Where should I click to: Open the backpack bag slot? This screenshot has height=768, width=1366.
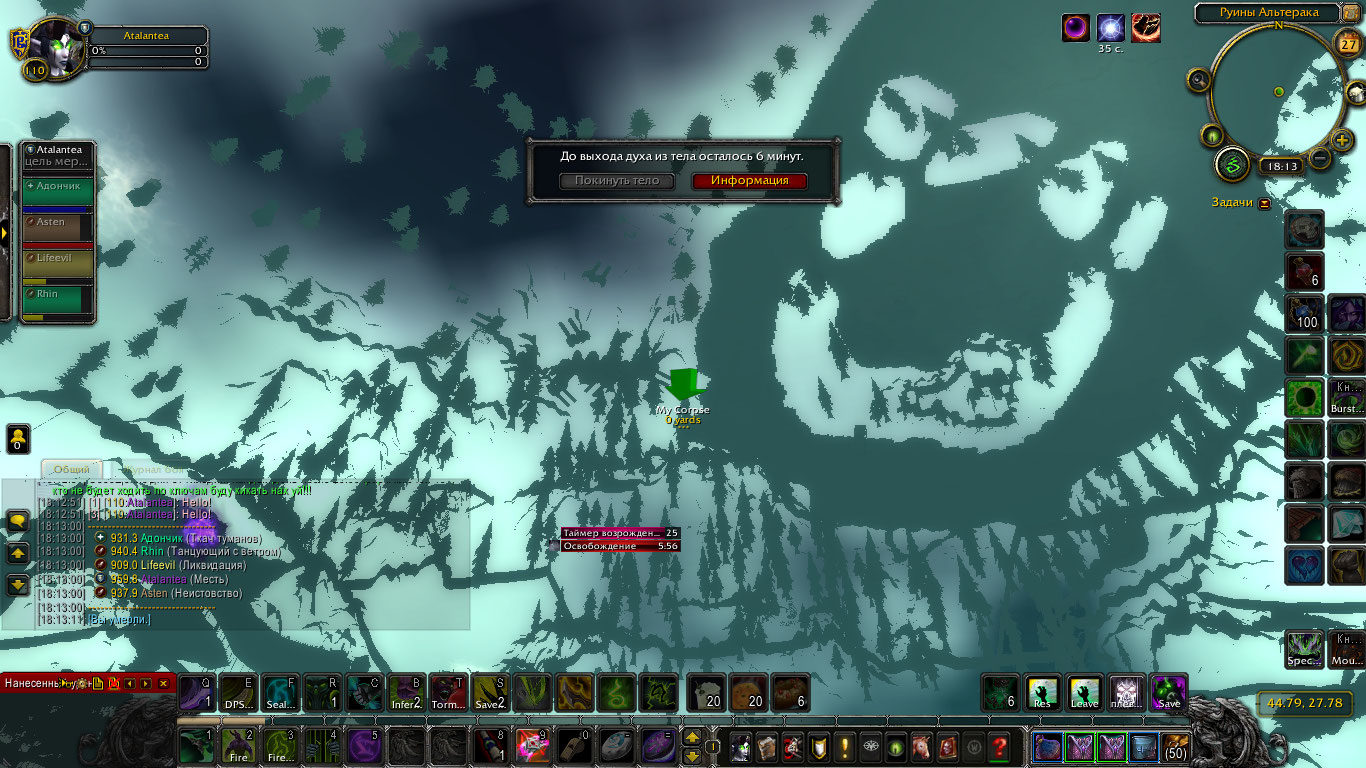[1176, 747]
